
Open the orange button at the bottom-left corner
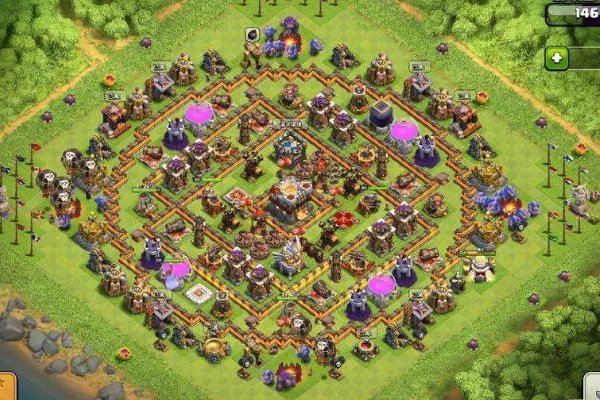click(6, 387)
